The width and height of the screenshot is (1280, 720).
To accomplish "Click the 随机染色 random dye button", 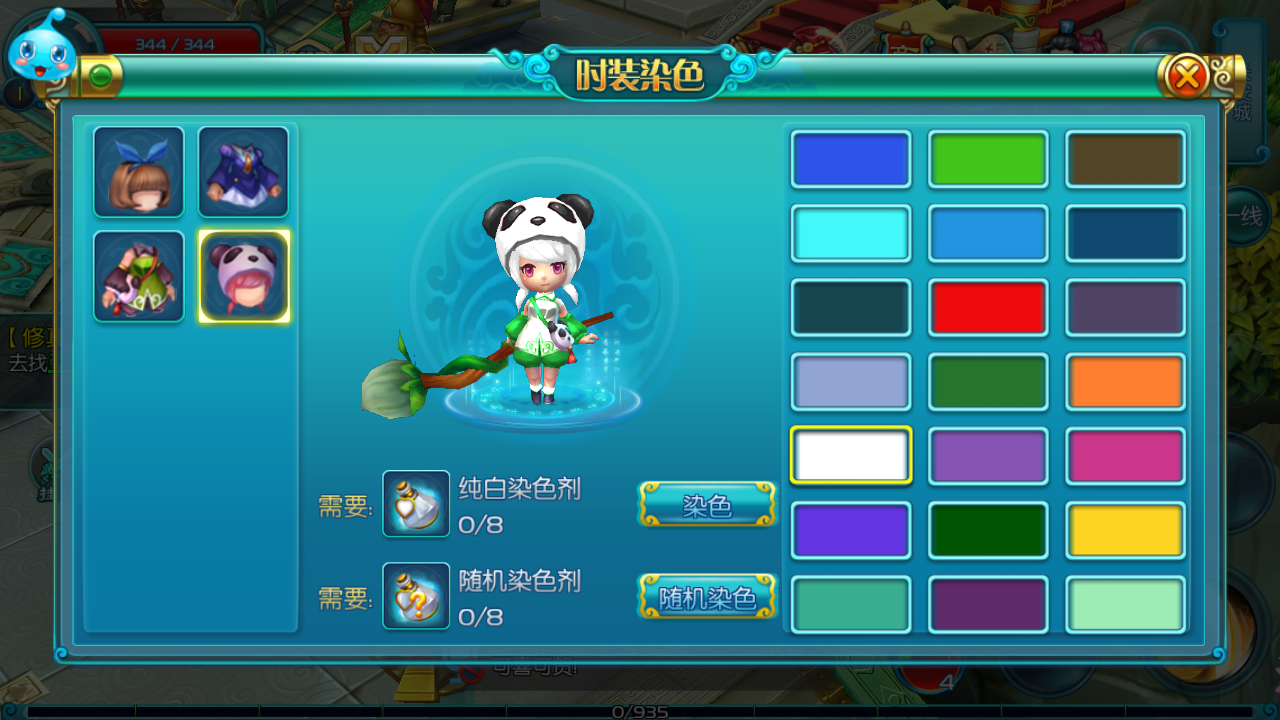I will tap(707, 597).
